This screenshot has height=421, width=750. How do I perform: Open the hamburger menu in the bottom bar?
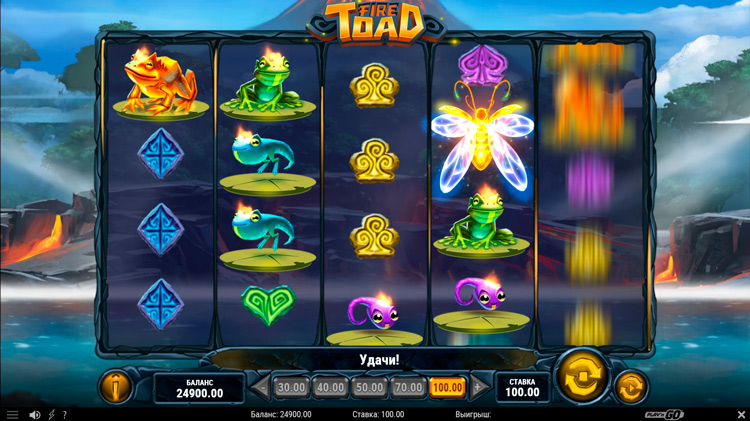(13, 414)
